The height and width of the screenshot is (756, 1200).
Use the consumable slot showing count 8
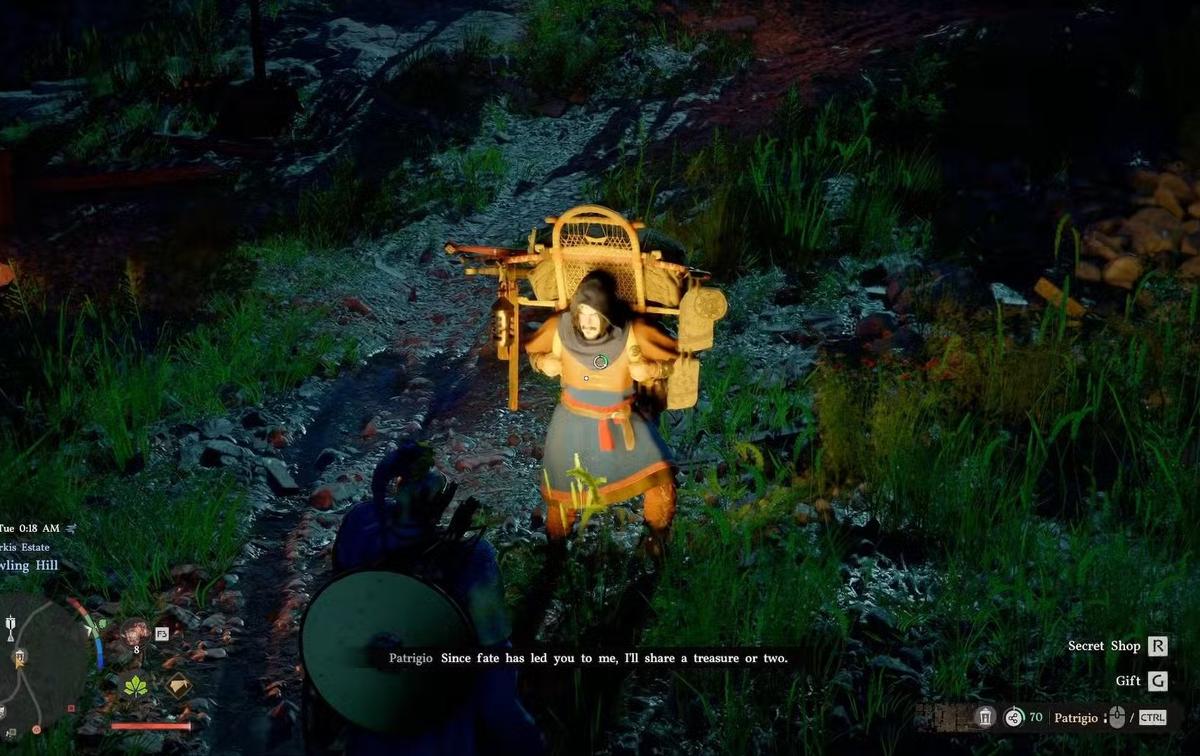point(134,633)
